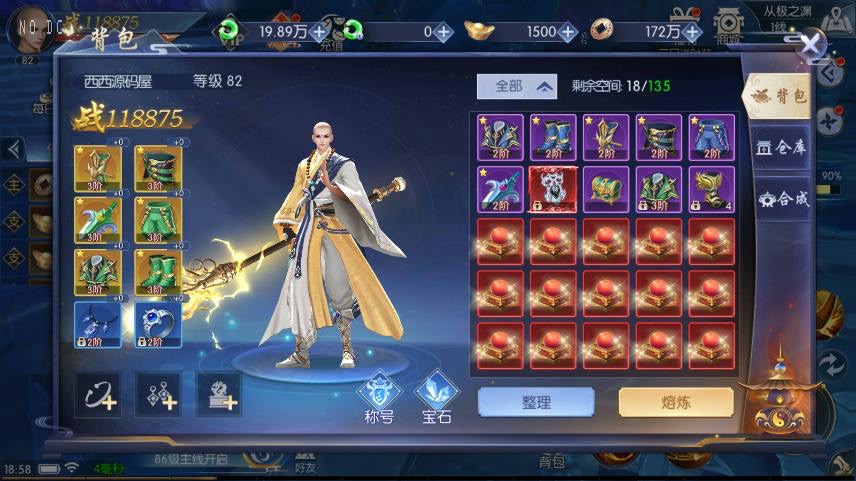Switch to the 仓库 warehouse tab
This screenshot has width=856, height=481.
click(x=781, y=147)
